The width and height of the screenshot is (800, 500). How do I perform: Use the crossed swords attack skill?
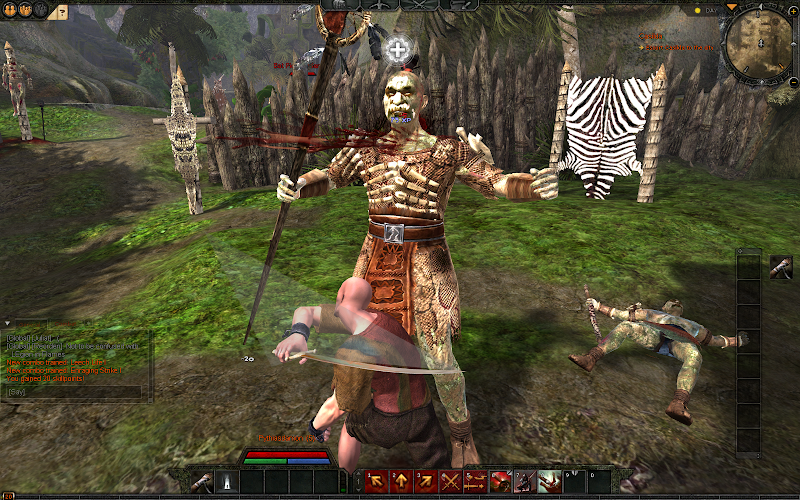point(451,482)
